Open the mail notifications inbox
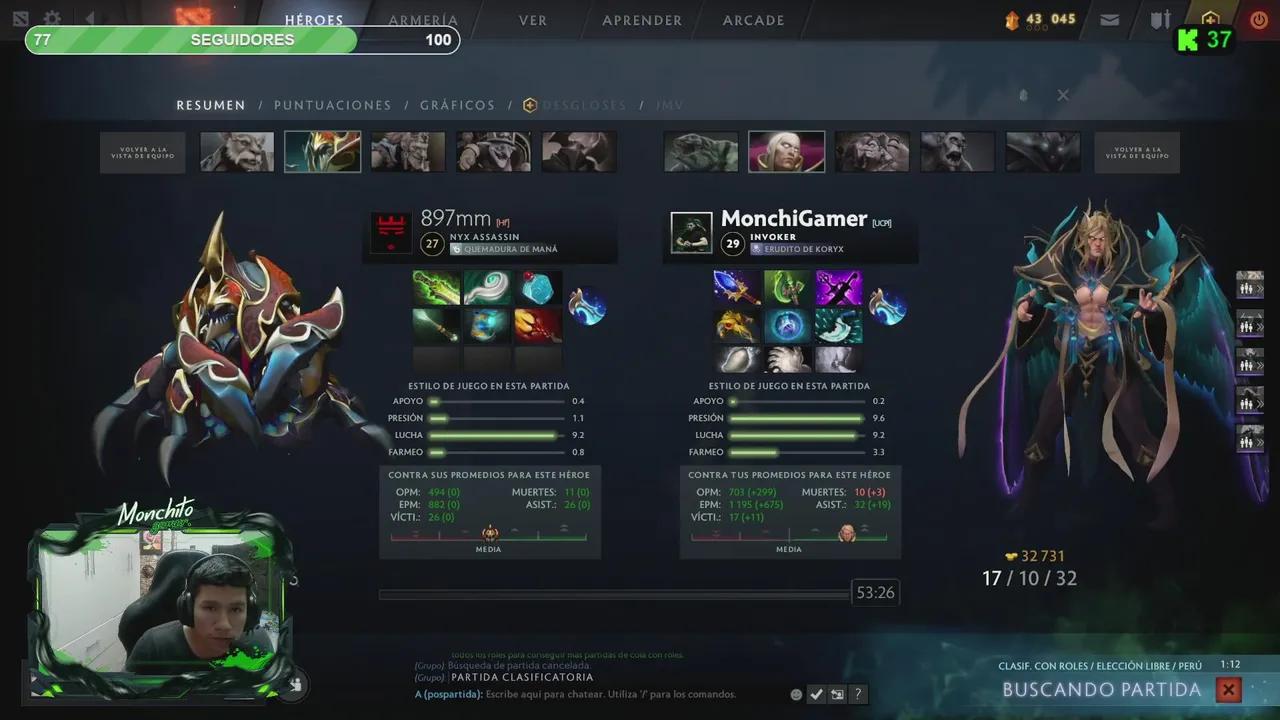This screenshot has width=1280, height=720. pyautogui.click(x=1109, y=19)
